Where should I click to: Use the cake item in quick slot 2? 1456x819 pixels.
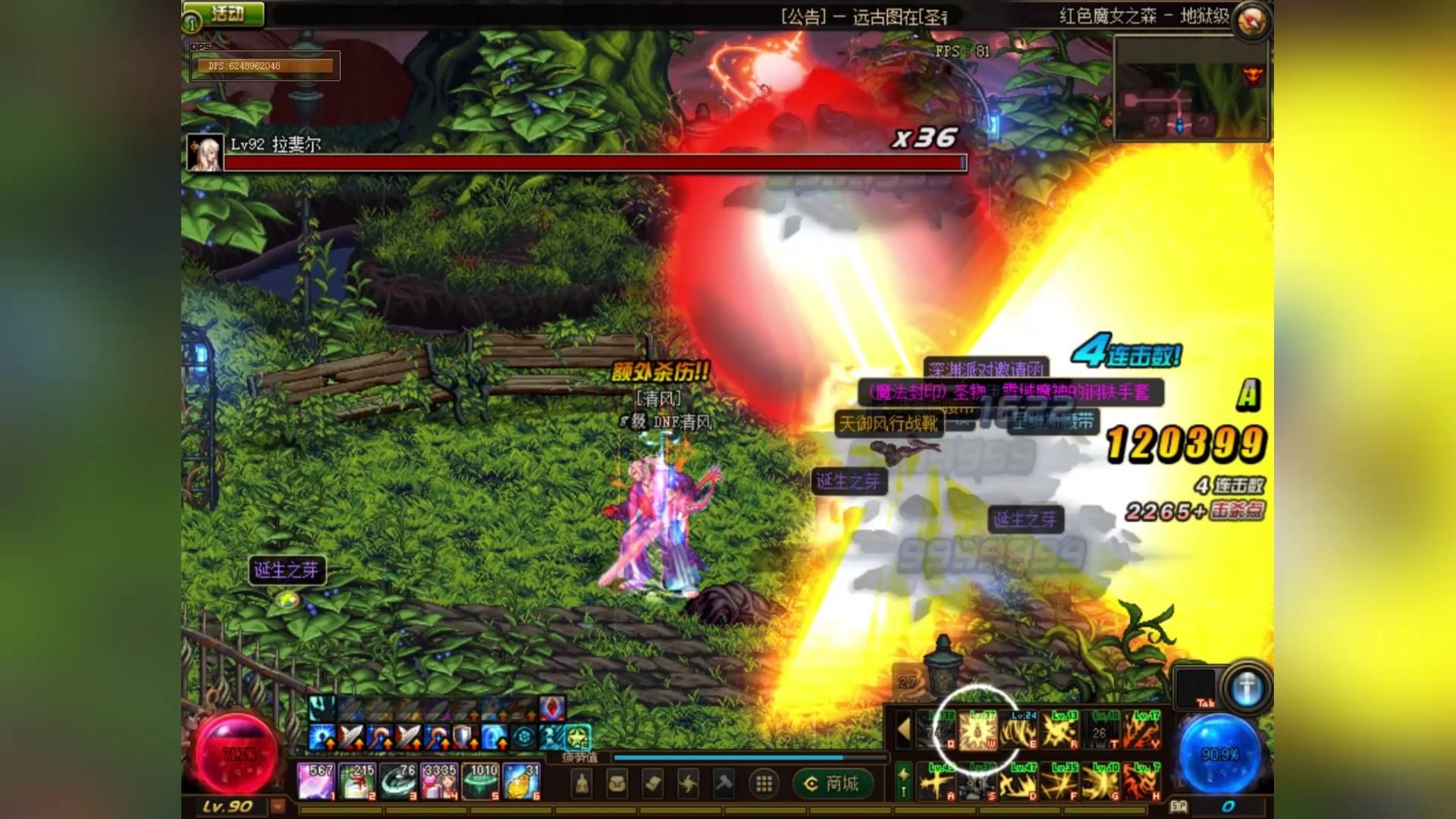[x=358, y=781]
